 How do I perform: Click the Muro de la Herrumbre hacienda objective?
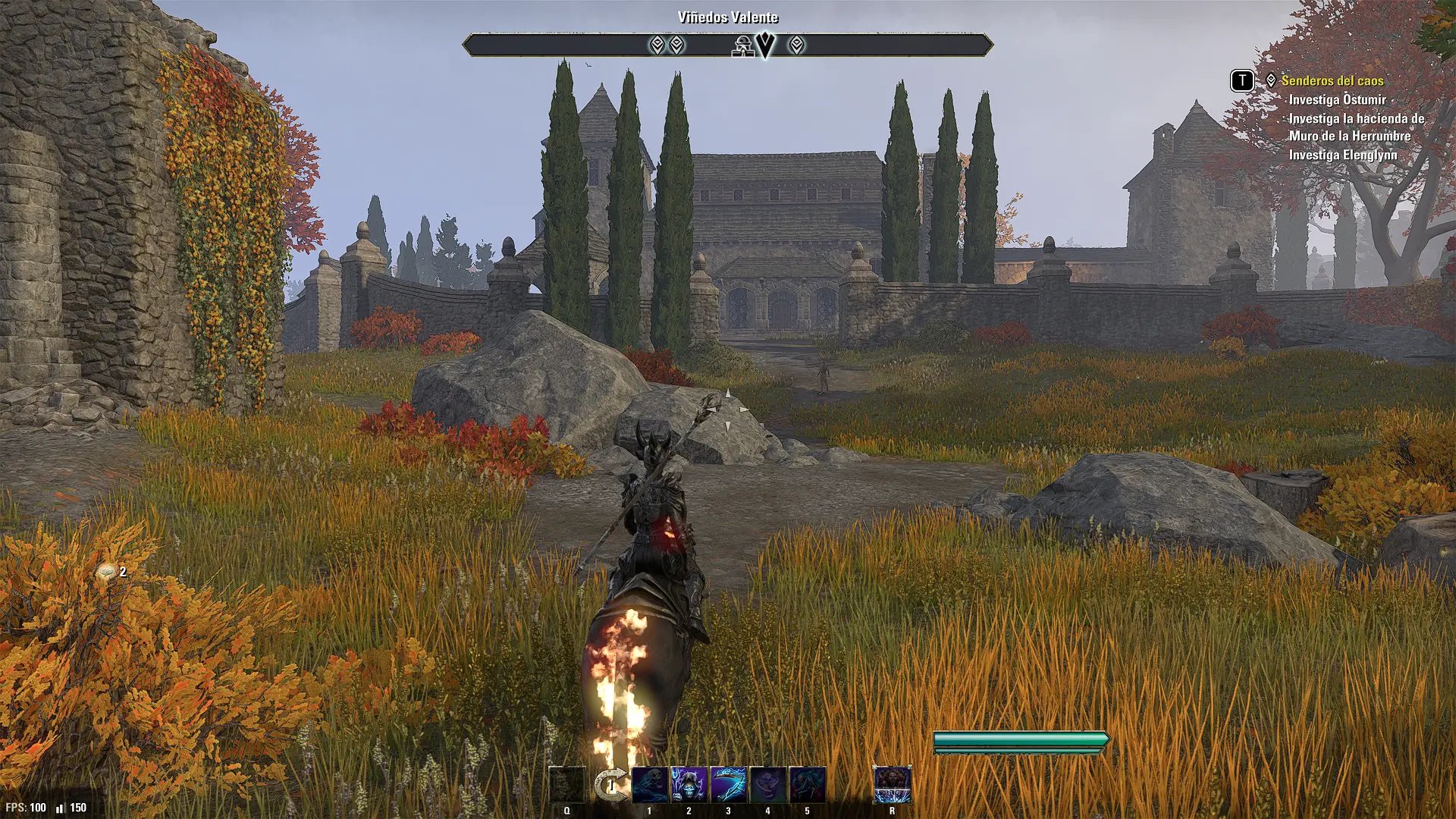coord(1356,127)
